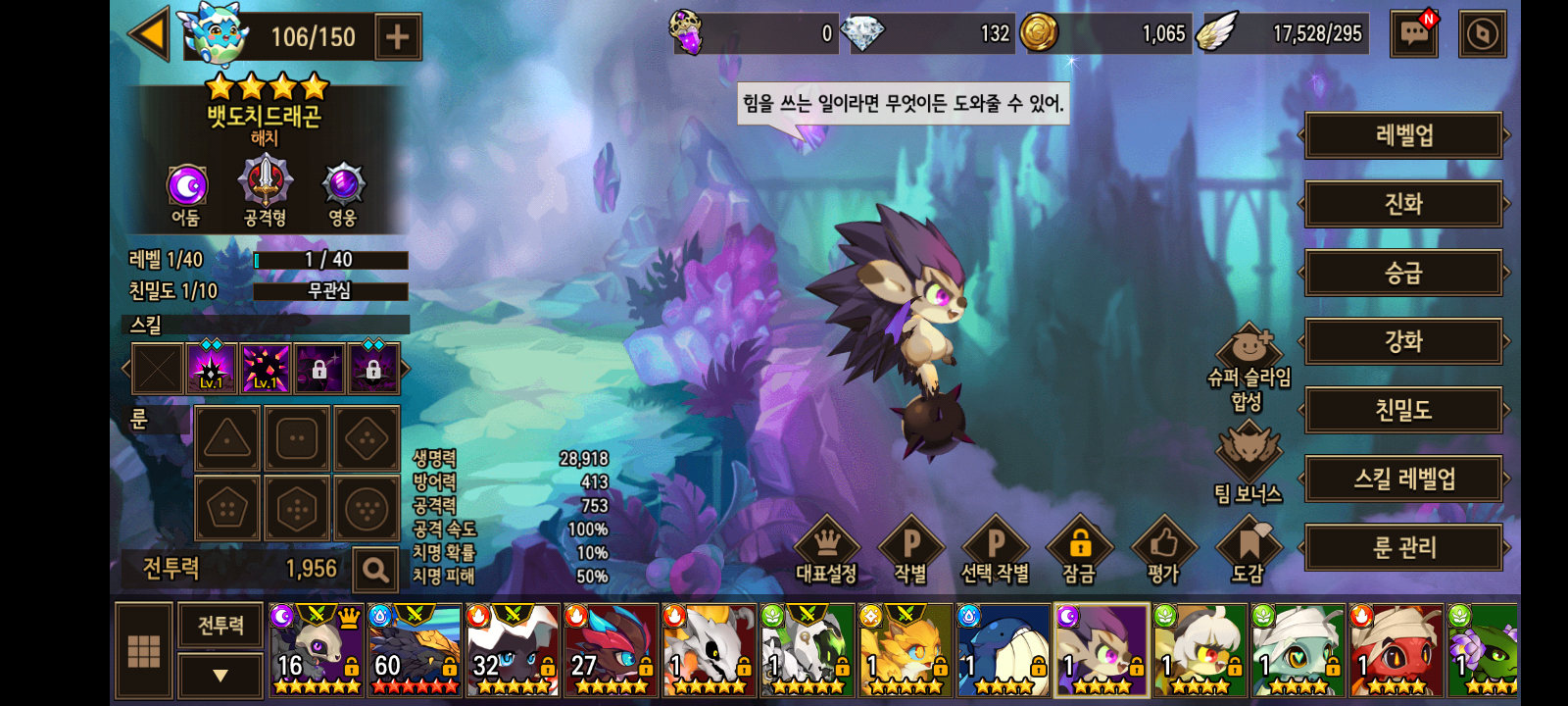Choose the 친밀도 affinity button
The width and height of the screenshot is (1568, 706).
tap(1403, 410)
